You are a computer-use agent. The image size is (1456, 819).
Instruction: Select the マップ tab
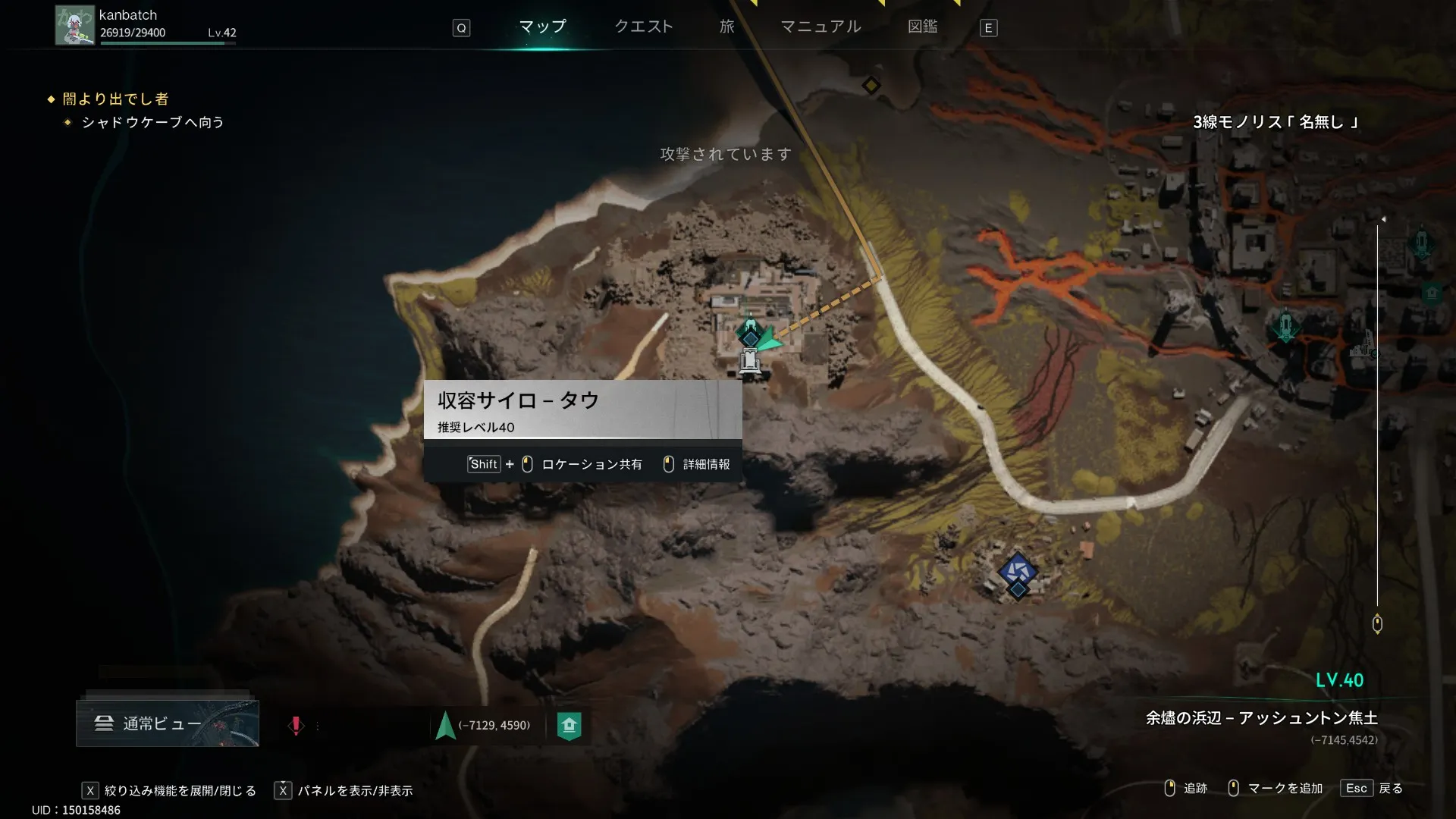coord(542,27)
